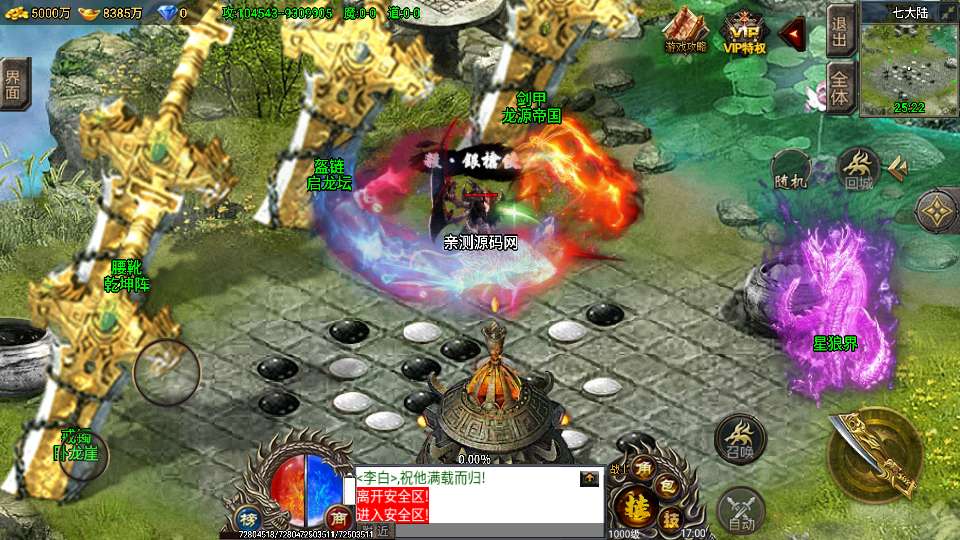This screenshot has width=960, height=540.
Task: Toggle the 界面 interface tab
Action: (x=14, y=84)
